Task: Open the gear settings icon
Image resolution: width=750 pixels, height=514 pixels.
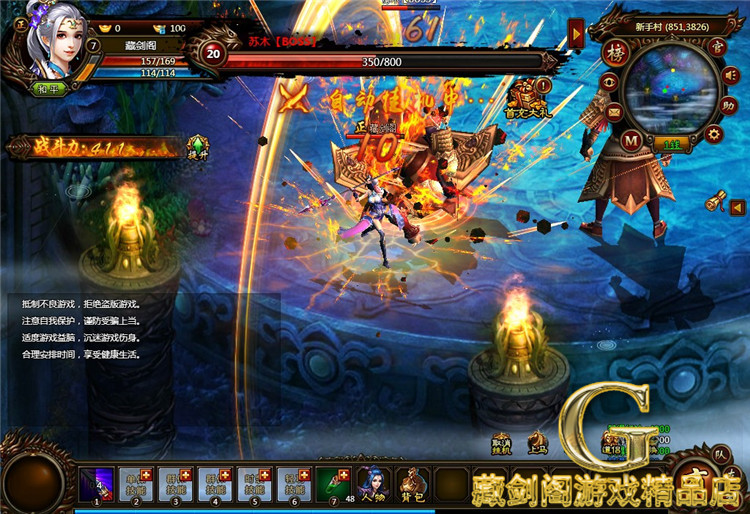Action: (x=714, y=133)
